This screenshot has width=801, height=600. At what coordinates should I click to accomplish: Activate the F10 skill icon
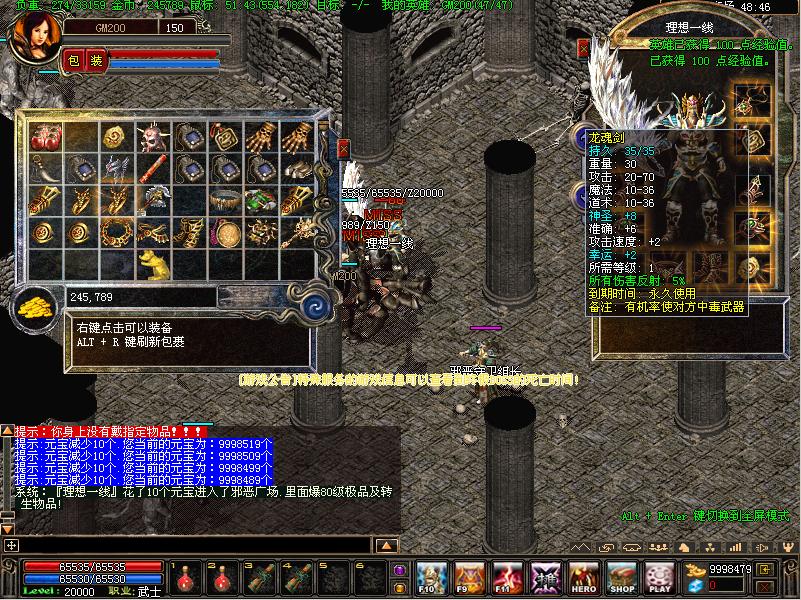pyautogui.click(x=431, y=576)
